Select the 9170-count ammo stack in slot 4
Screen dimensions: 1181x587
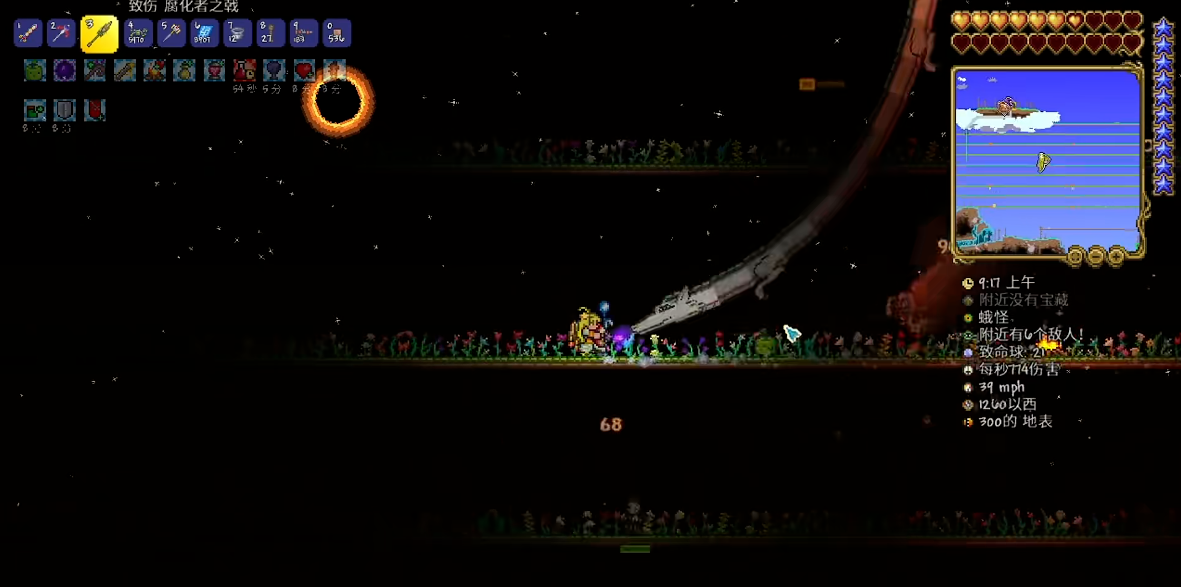coord(139,34)
